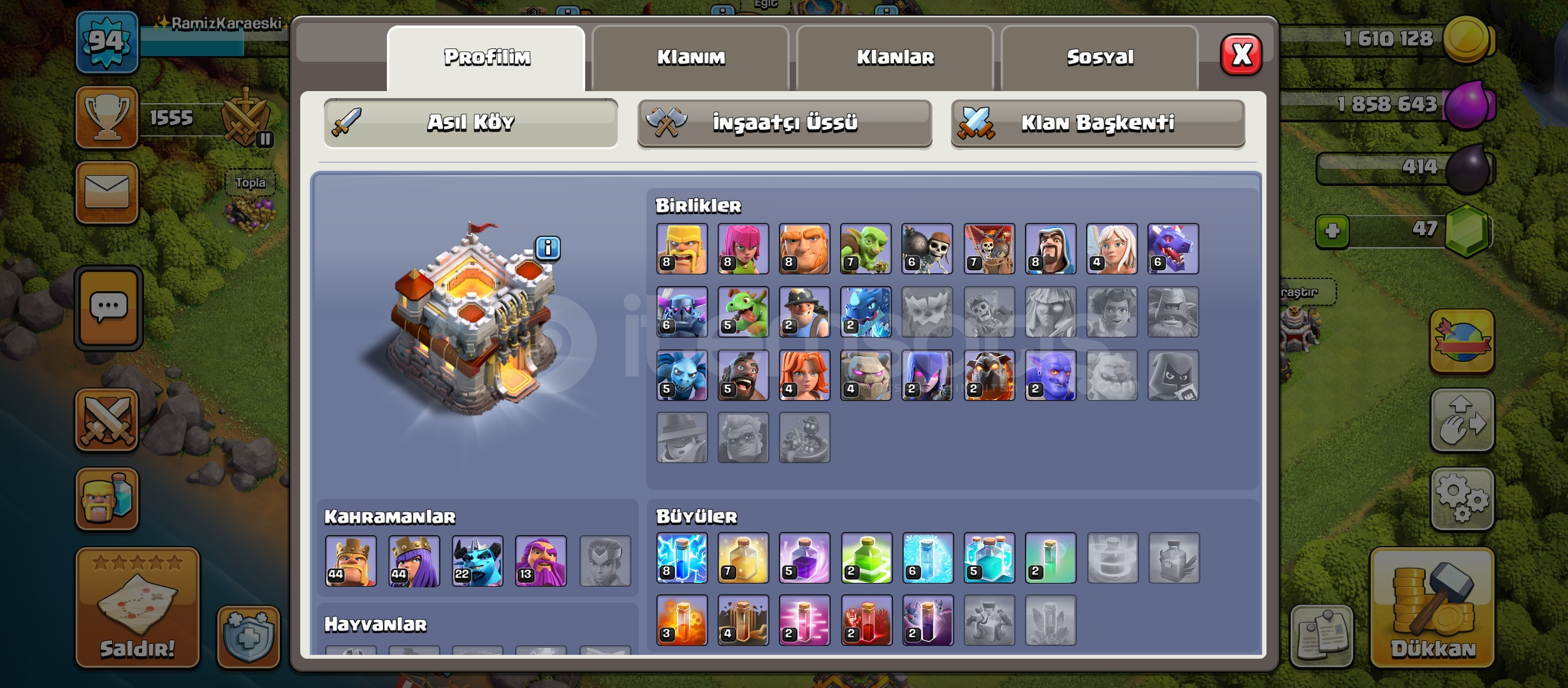1568x688 pixels.
Task: View the Hog Rider troop
Action: pyautogui.click(x=742, y=376)
